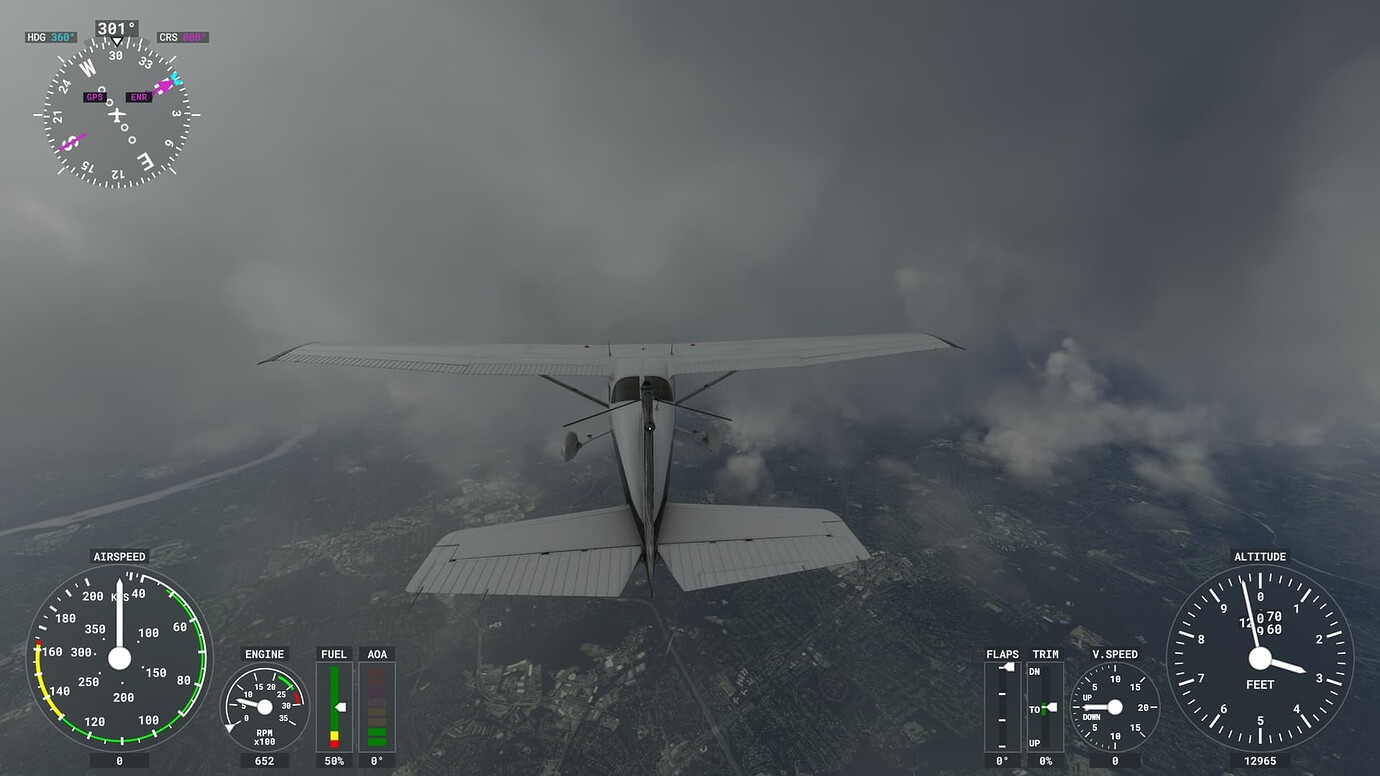Select the AIRSPEED gauge
1380x776 pixels.
(119, 660)
